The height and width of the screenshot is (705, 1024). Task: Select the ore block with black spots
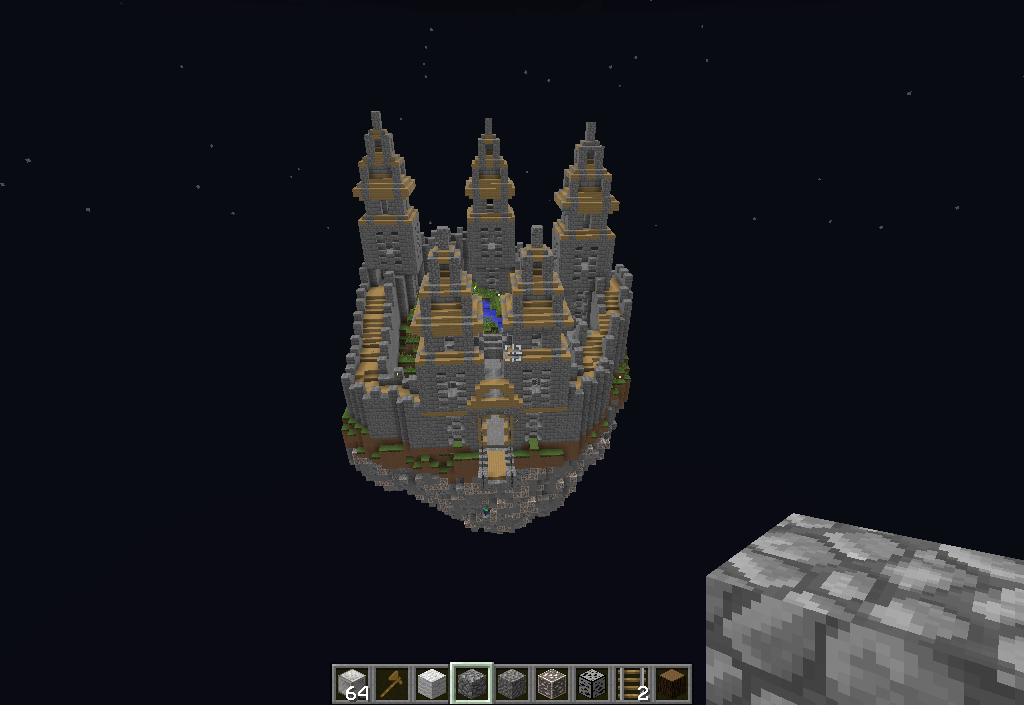point(592,683)
